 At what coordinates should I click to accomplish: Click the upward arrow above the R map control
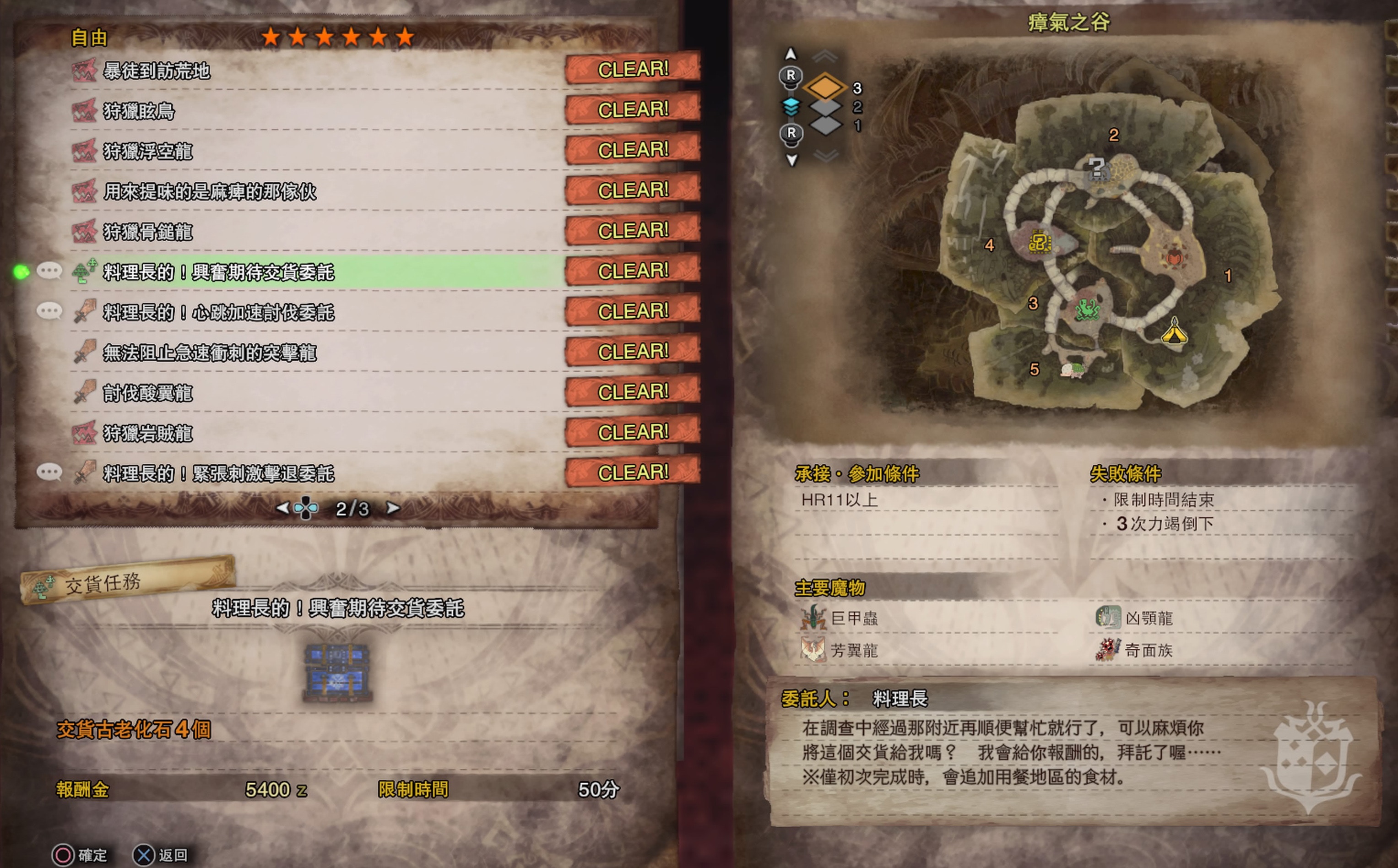[791, 54]
